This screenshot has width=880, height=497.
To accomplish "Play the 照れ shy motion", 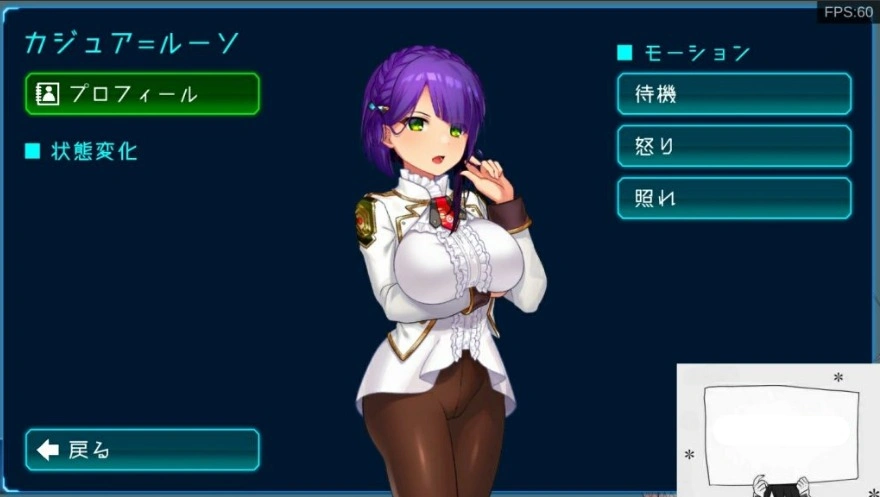I will [x=734, y=198].
